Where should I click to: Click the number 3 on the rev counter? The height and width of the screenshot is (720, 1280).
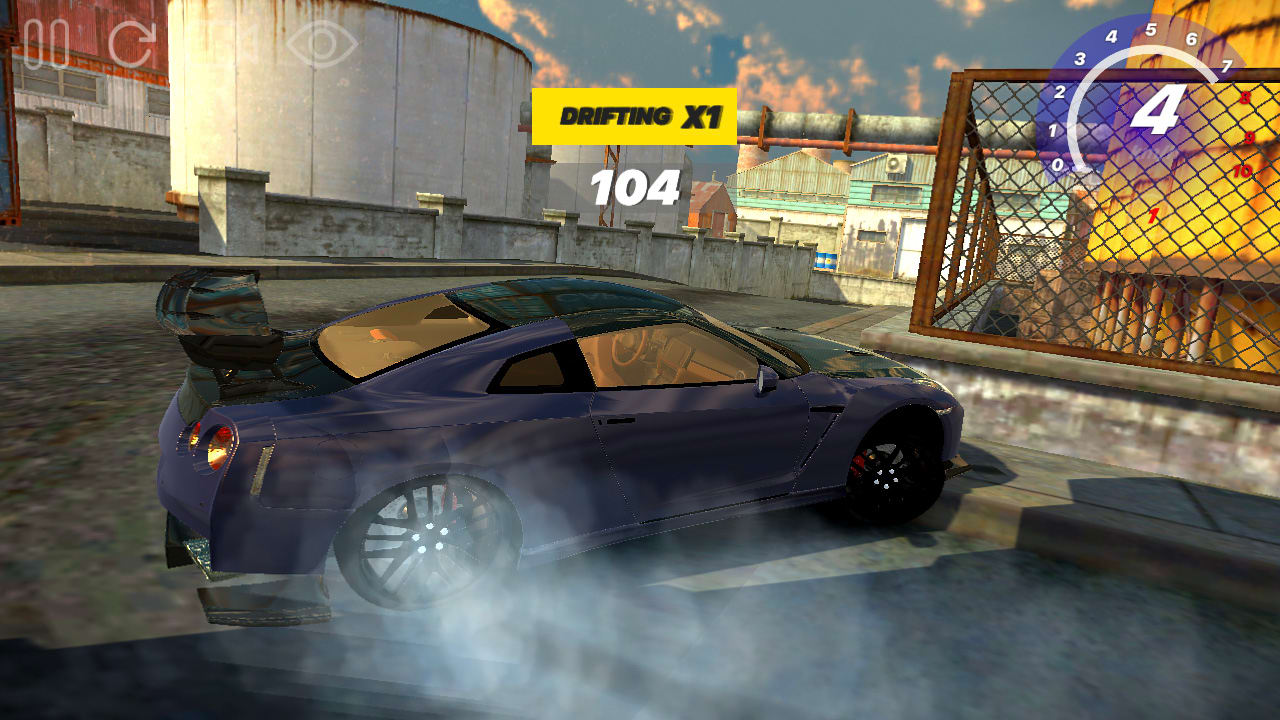click(x=1079, y=58)
